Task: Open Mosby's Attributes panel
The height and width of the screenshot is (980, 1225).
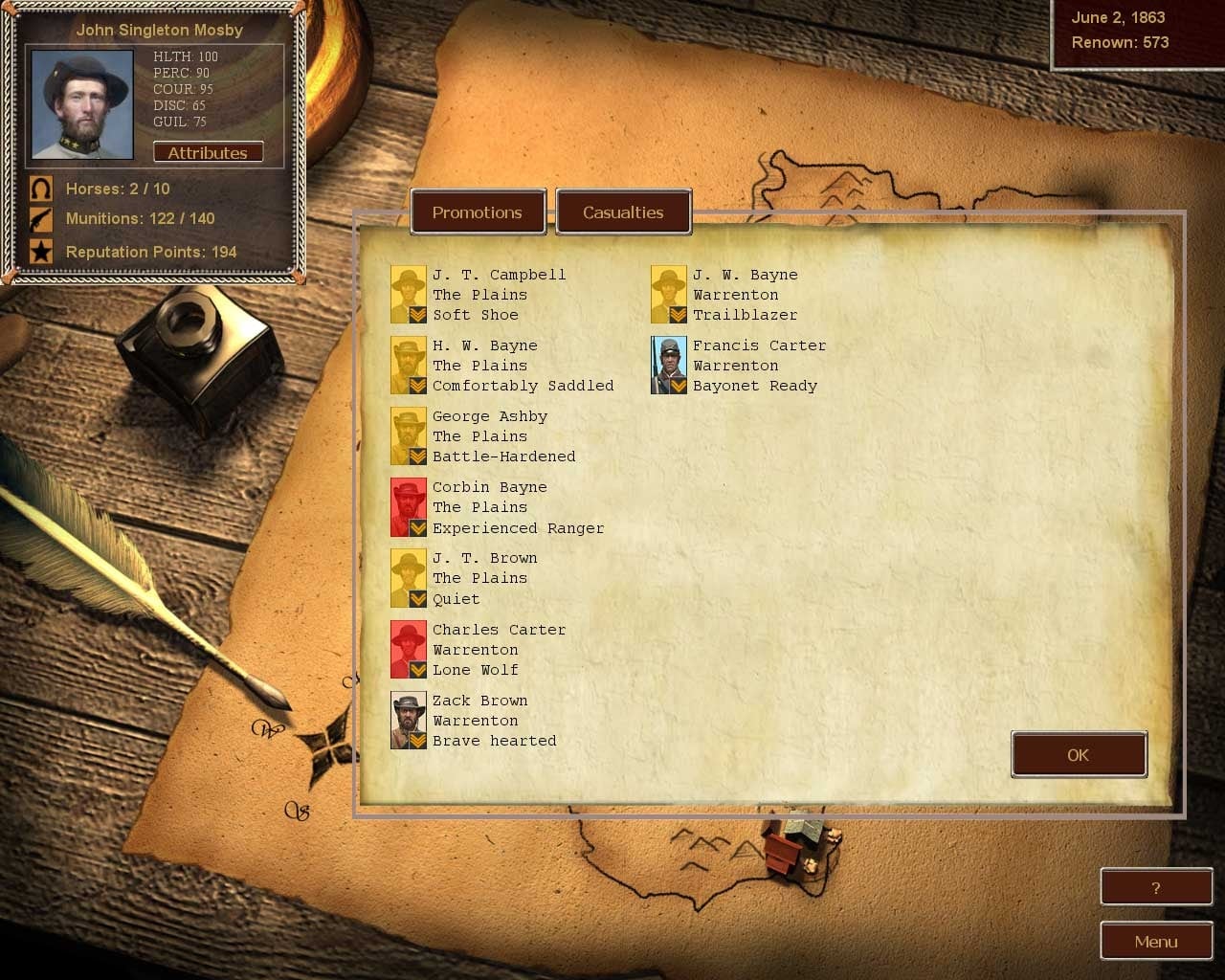Action: coord(208,153)
